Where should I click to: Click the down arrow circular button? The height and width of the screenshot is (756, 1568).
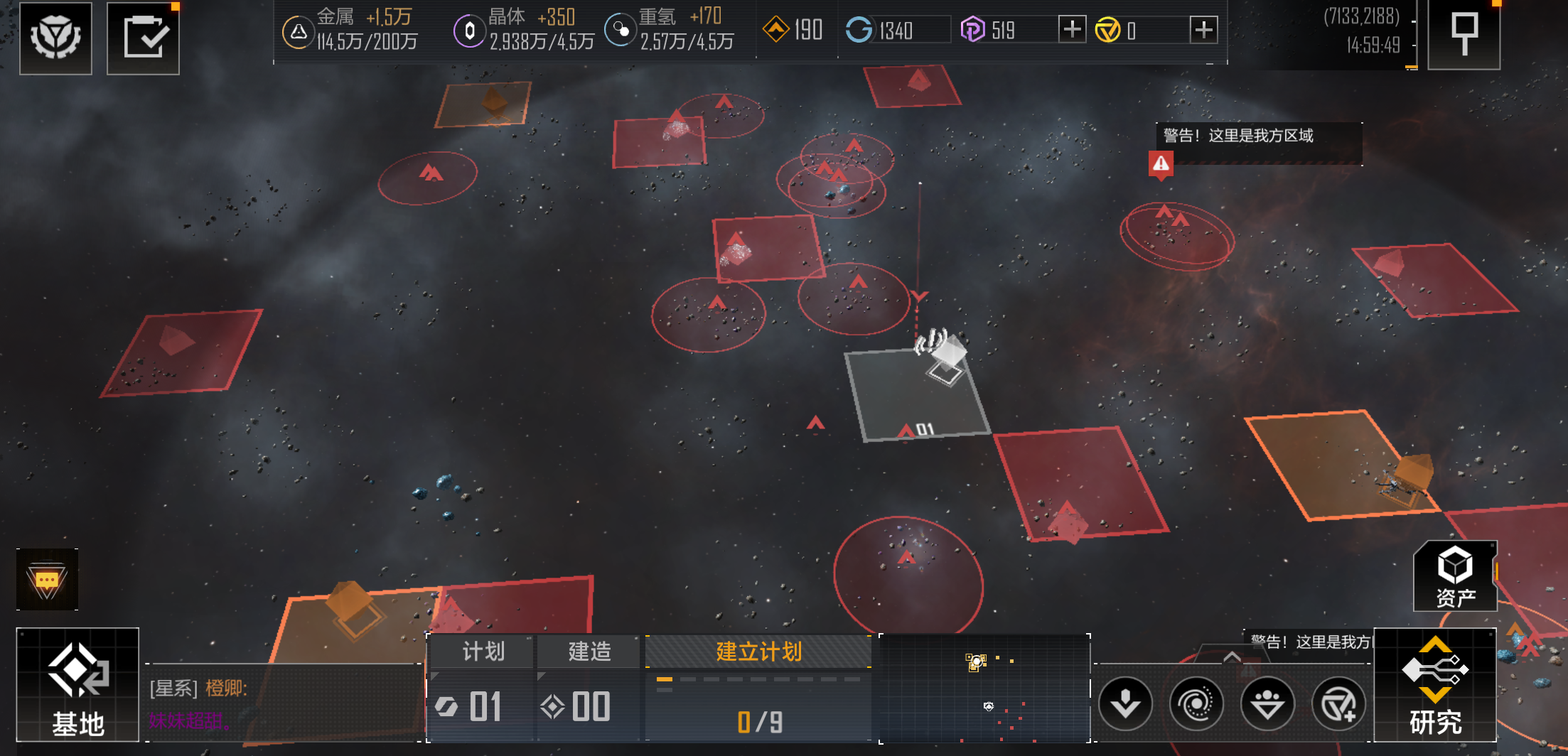click(x=1125, y=704)
